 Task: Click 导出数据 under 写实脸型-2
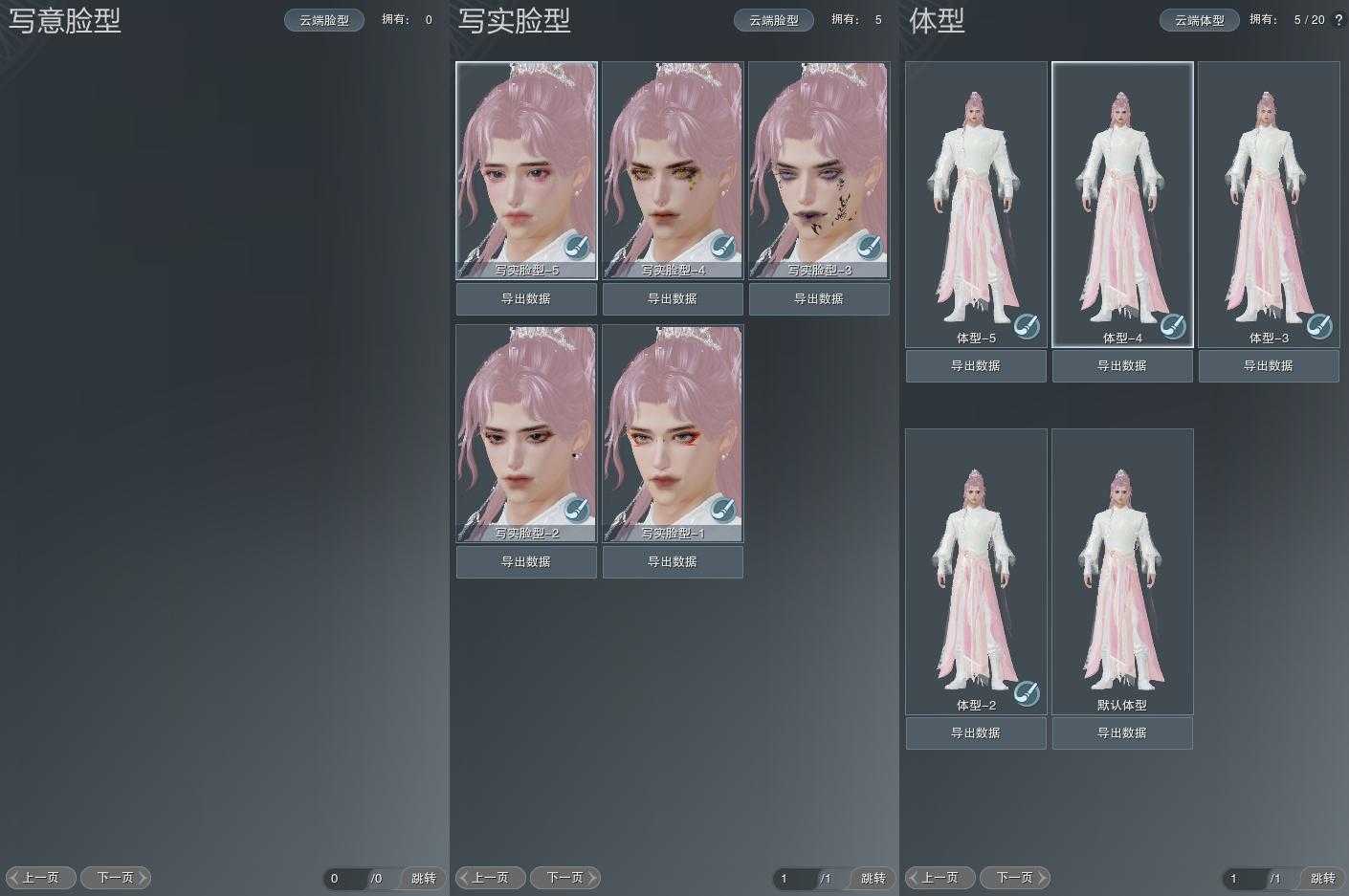coord(526,562)
